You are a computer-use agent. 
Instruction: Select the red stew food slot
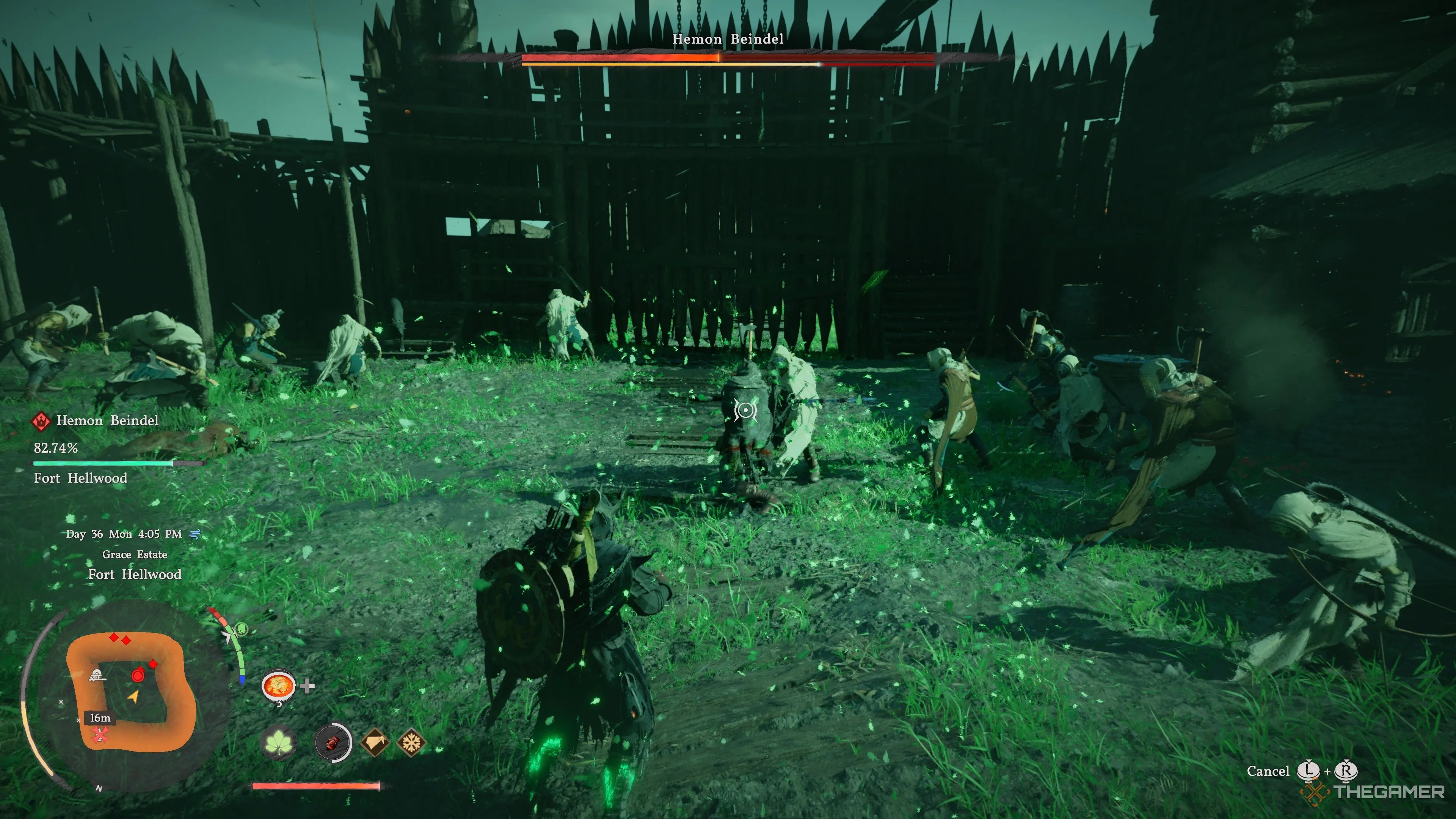(278, 686)
